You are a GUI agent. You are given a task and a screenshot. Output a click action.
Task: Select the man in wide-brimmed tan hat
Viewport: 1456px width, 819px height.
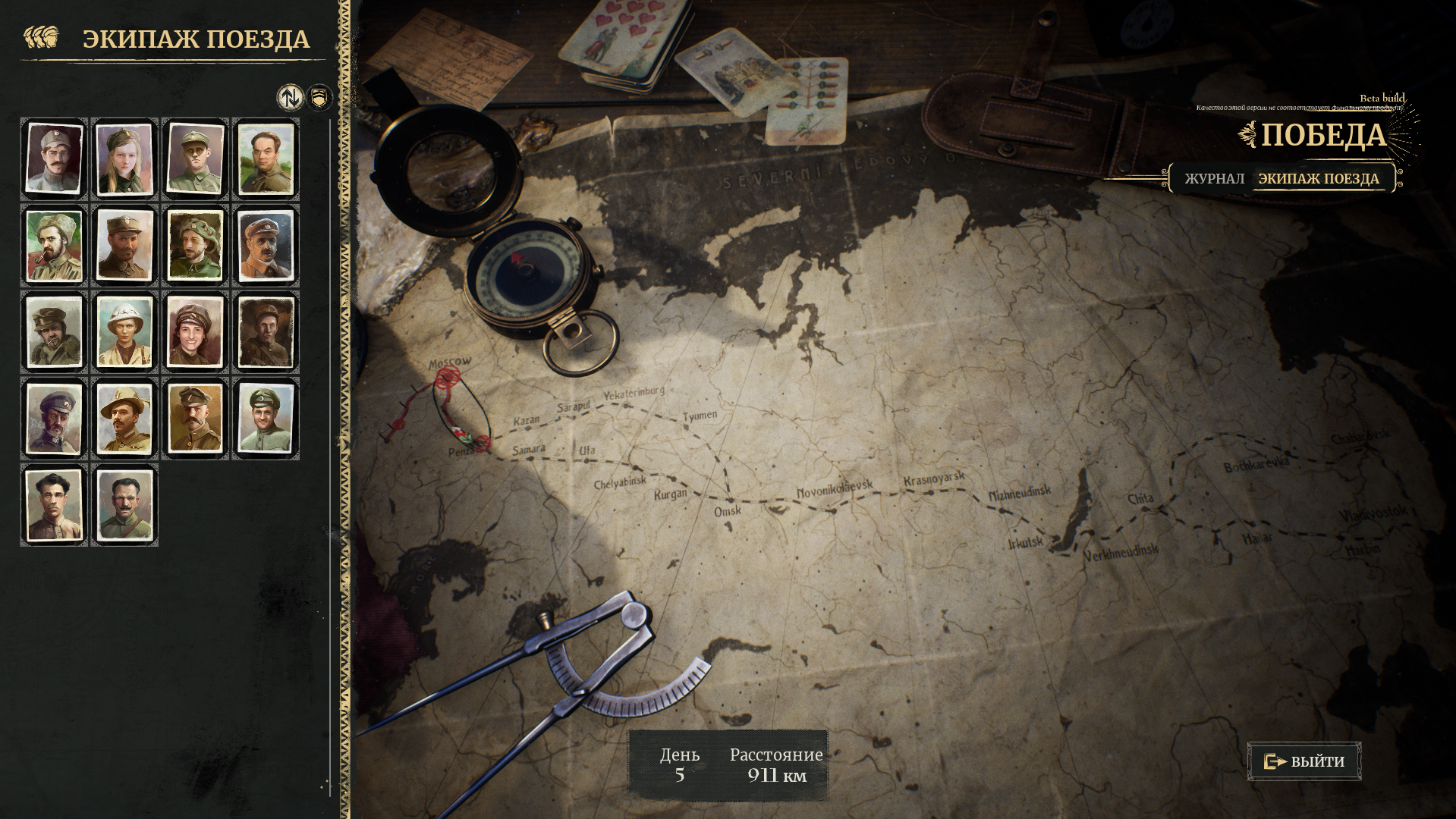tap(124, 419)
